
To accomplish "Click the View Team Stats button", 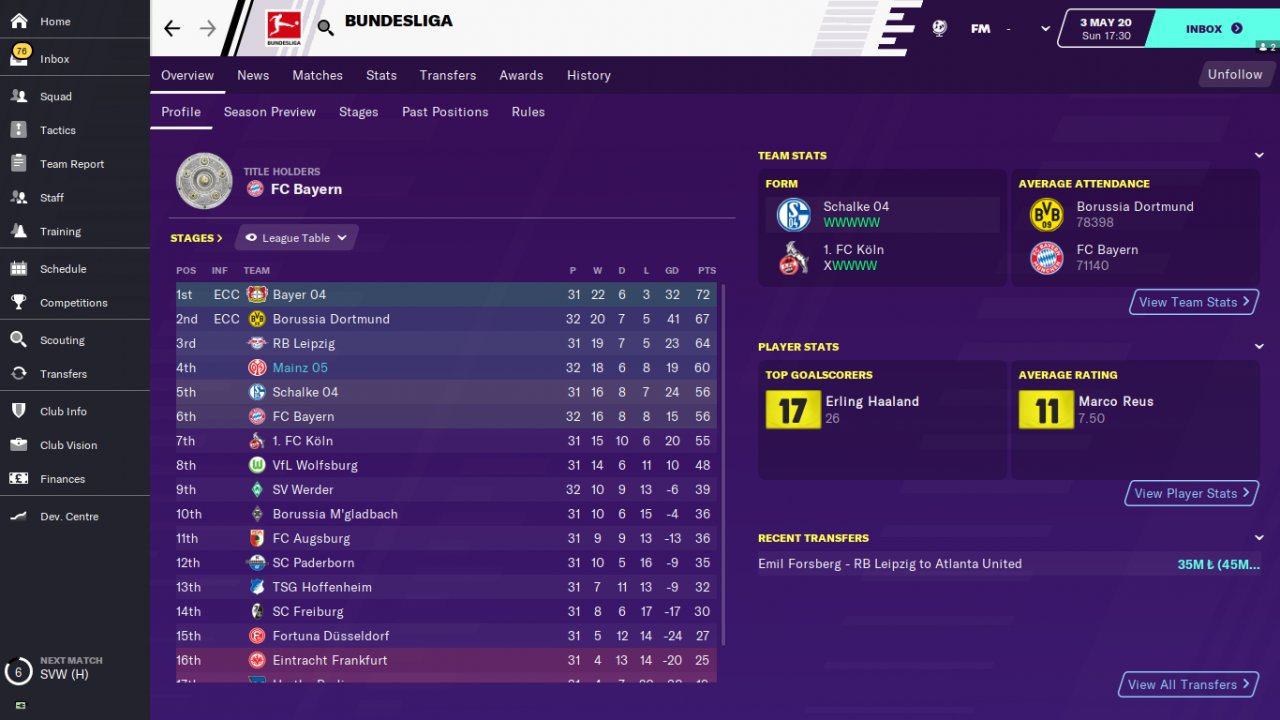I will click(x=1194, y=302).
